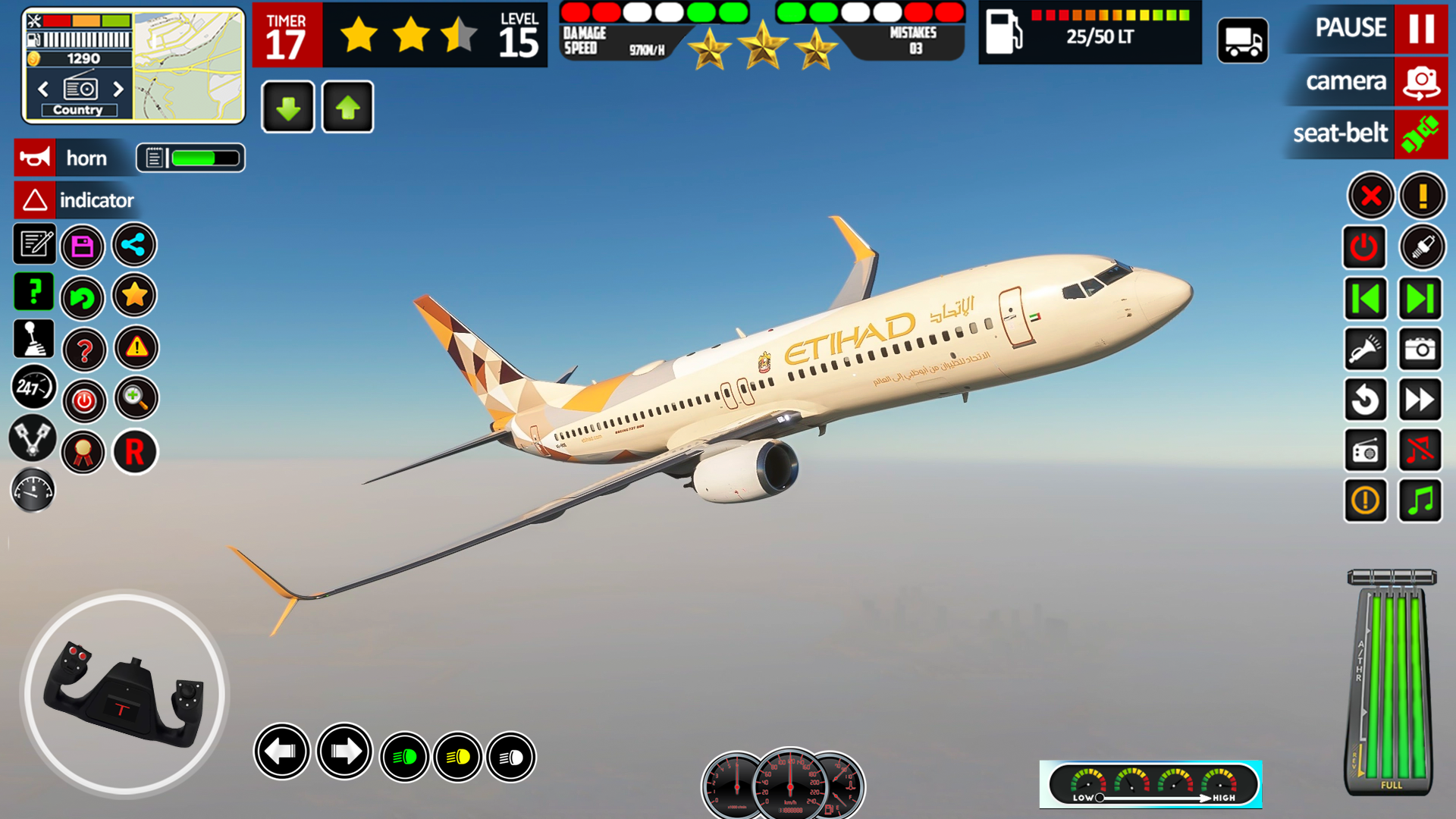
Task: Open the Country map view
Action: (80, 109)
